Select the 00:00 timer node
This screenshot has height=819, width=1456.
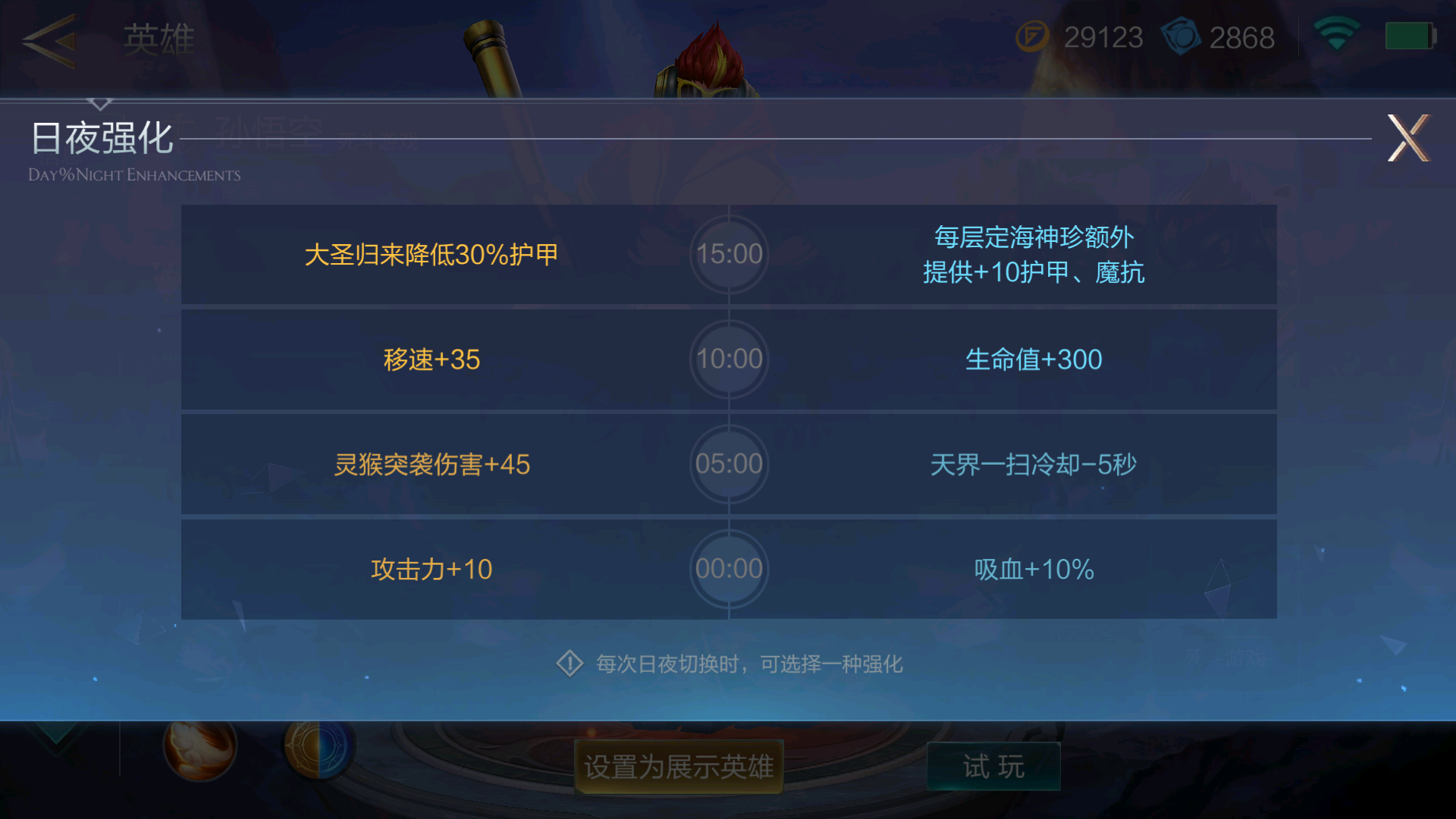tap(728, 569)
